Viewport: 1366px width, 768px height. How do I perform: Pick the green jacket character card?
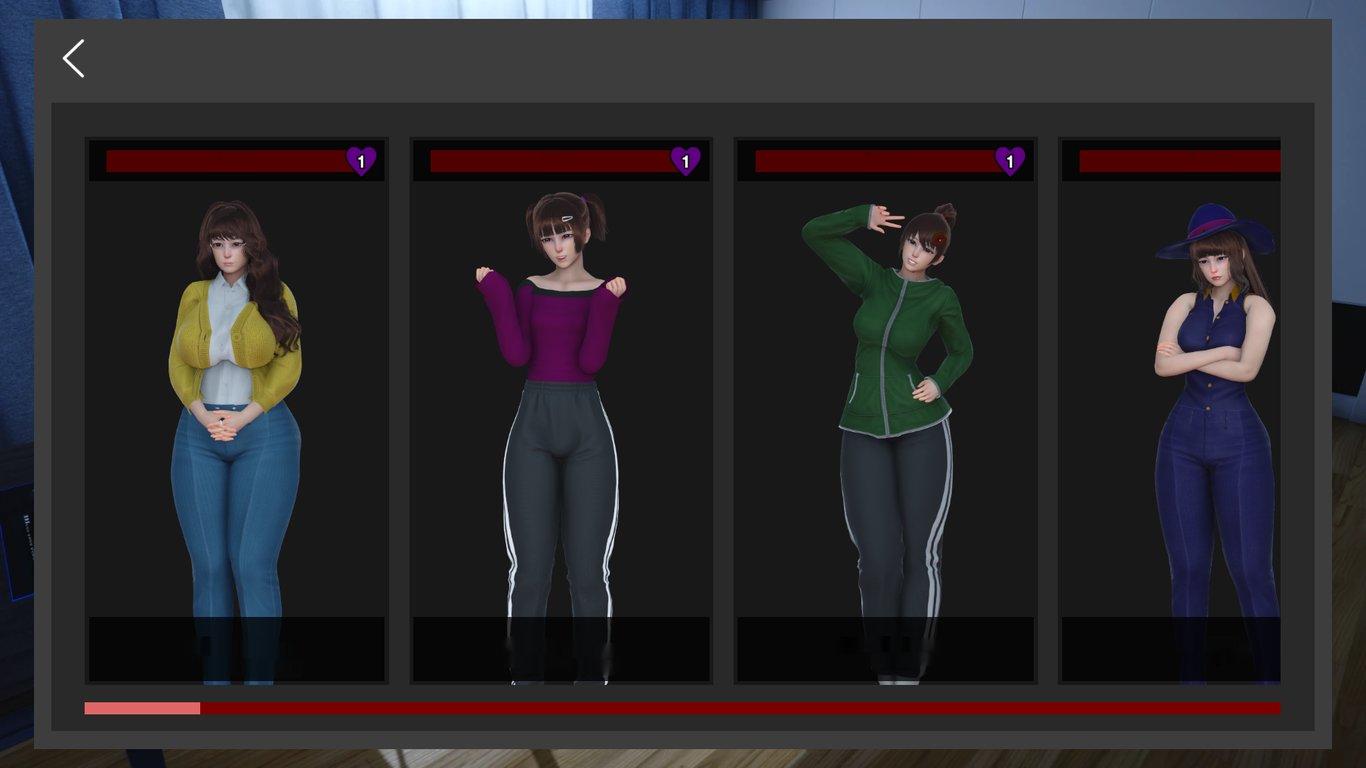coord(885,410)
